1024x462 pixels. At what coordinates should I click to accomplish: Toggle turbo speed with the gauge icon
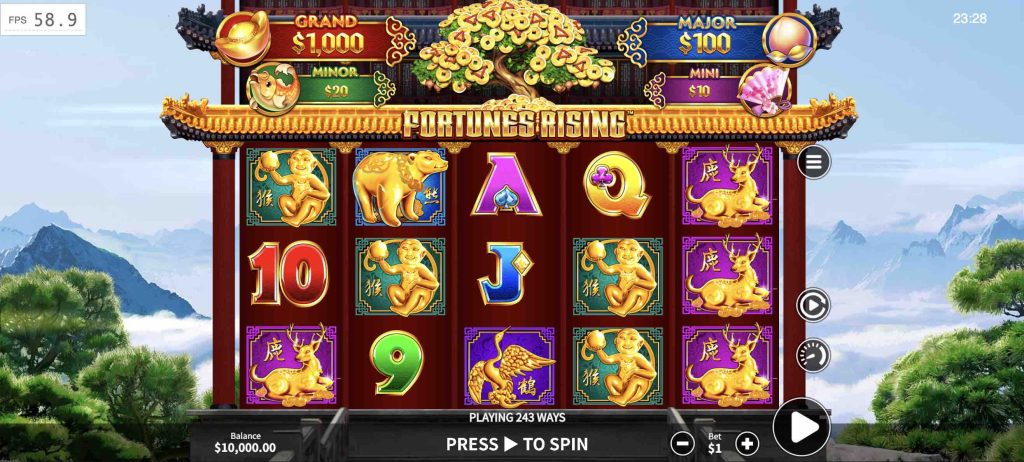[813, 355]
